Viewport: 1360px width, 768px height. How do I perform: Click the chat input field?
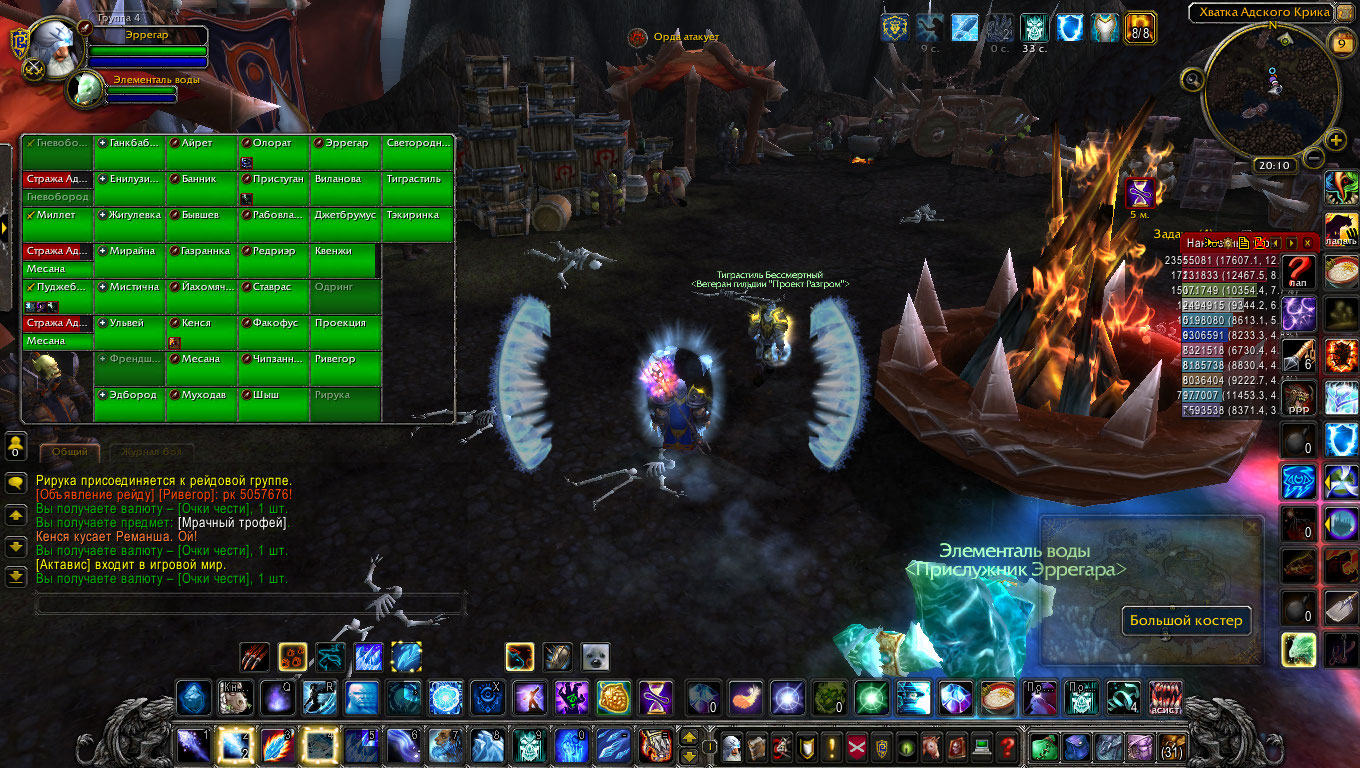point(250,603)
